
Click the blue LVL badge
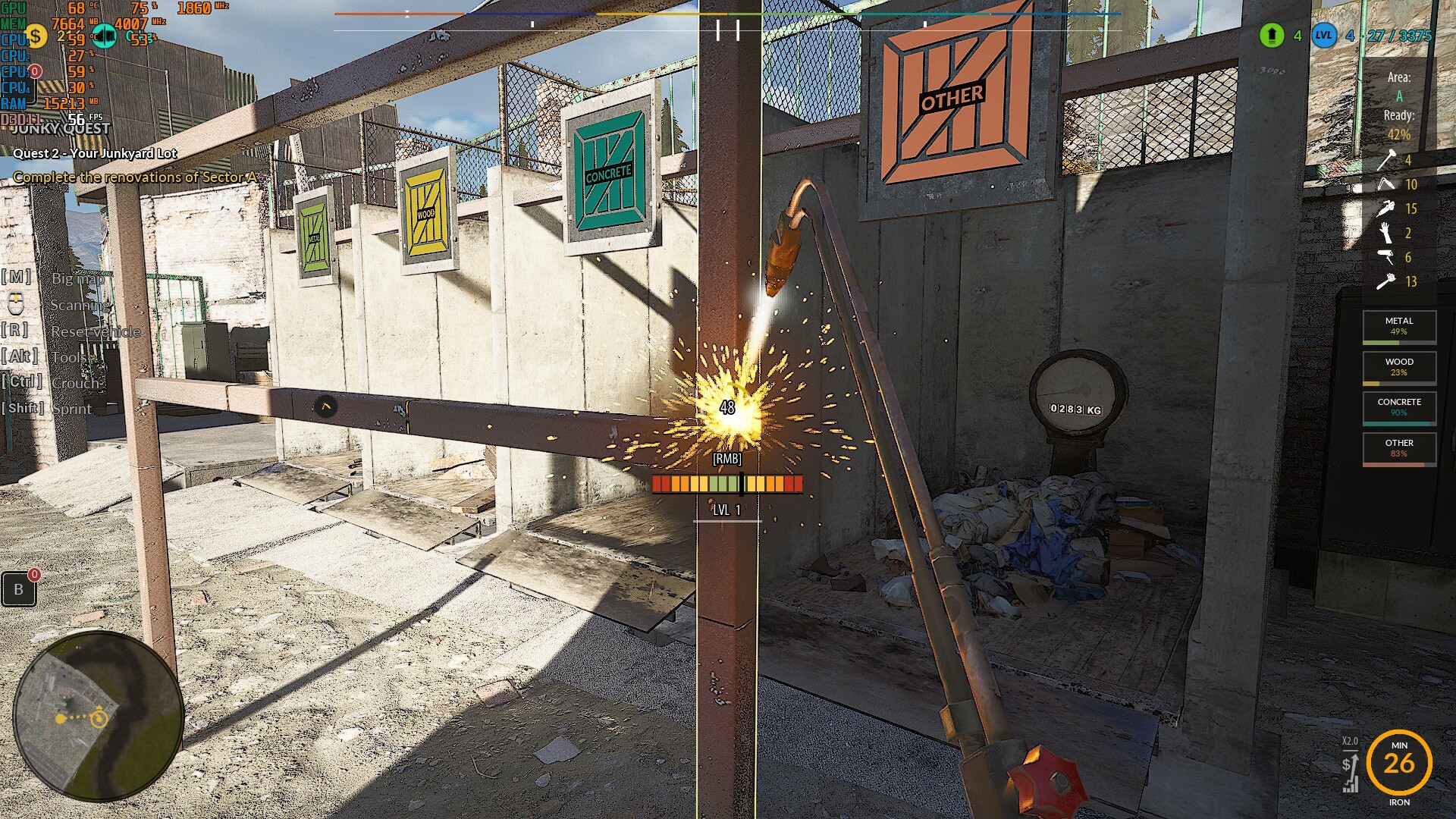(x=1323, y=35)
